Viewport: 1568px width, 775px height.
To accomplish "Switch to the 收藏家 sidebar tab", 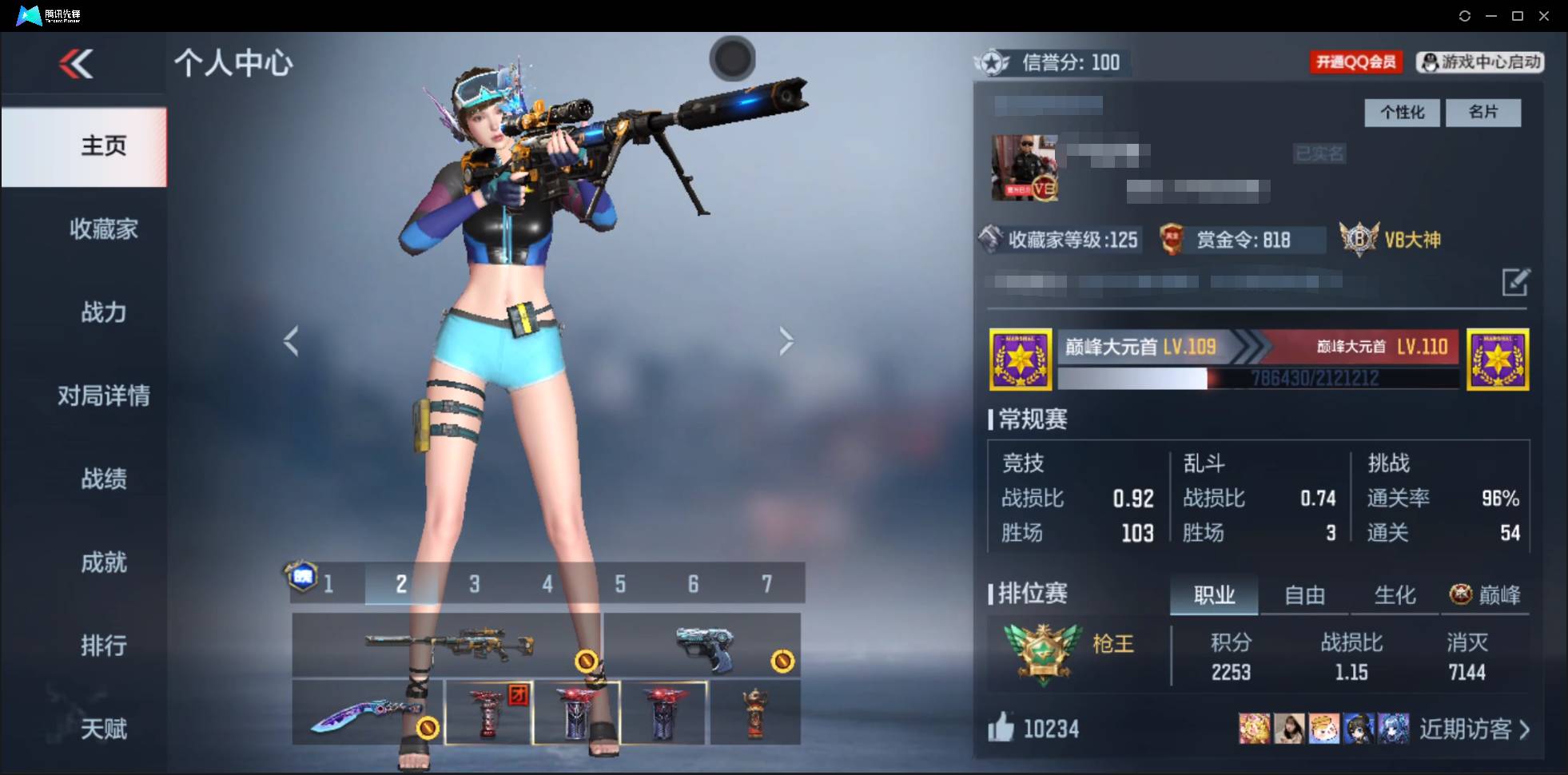I will pos(102,229).
